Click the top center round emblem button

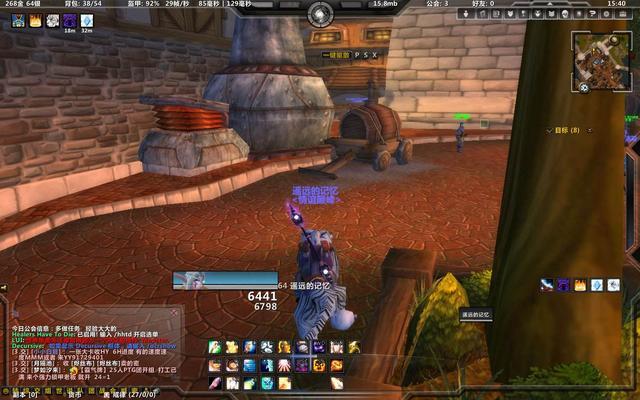(x=320, y=13)
